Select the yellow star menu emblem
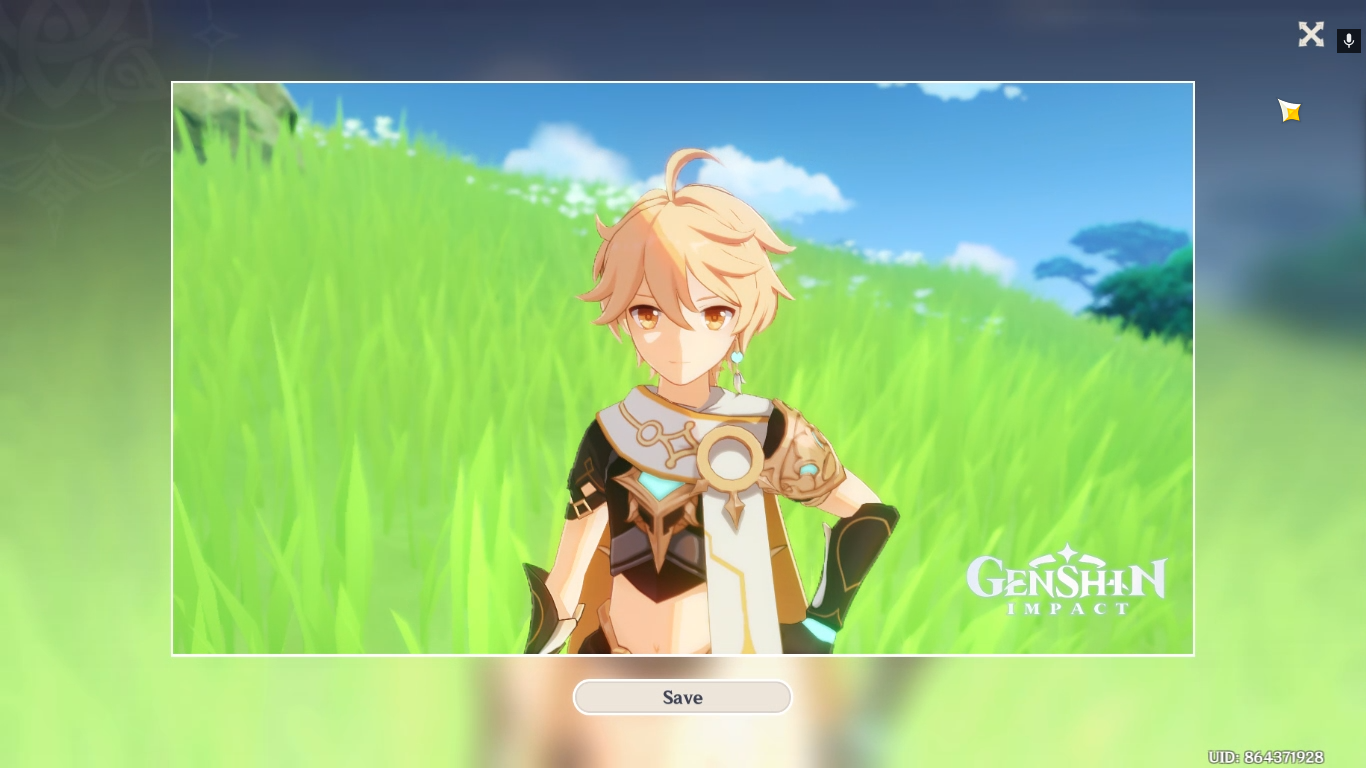This screenshot has width=1366, height=768. point(1289,110)
